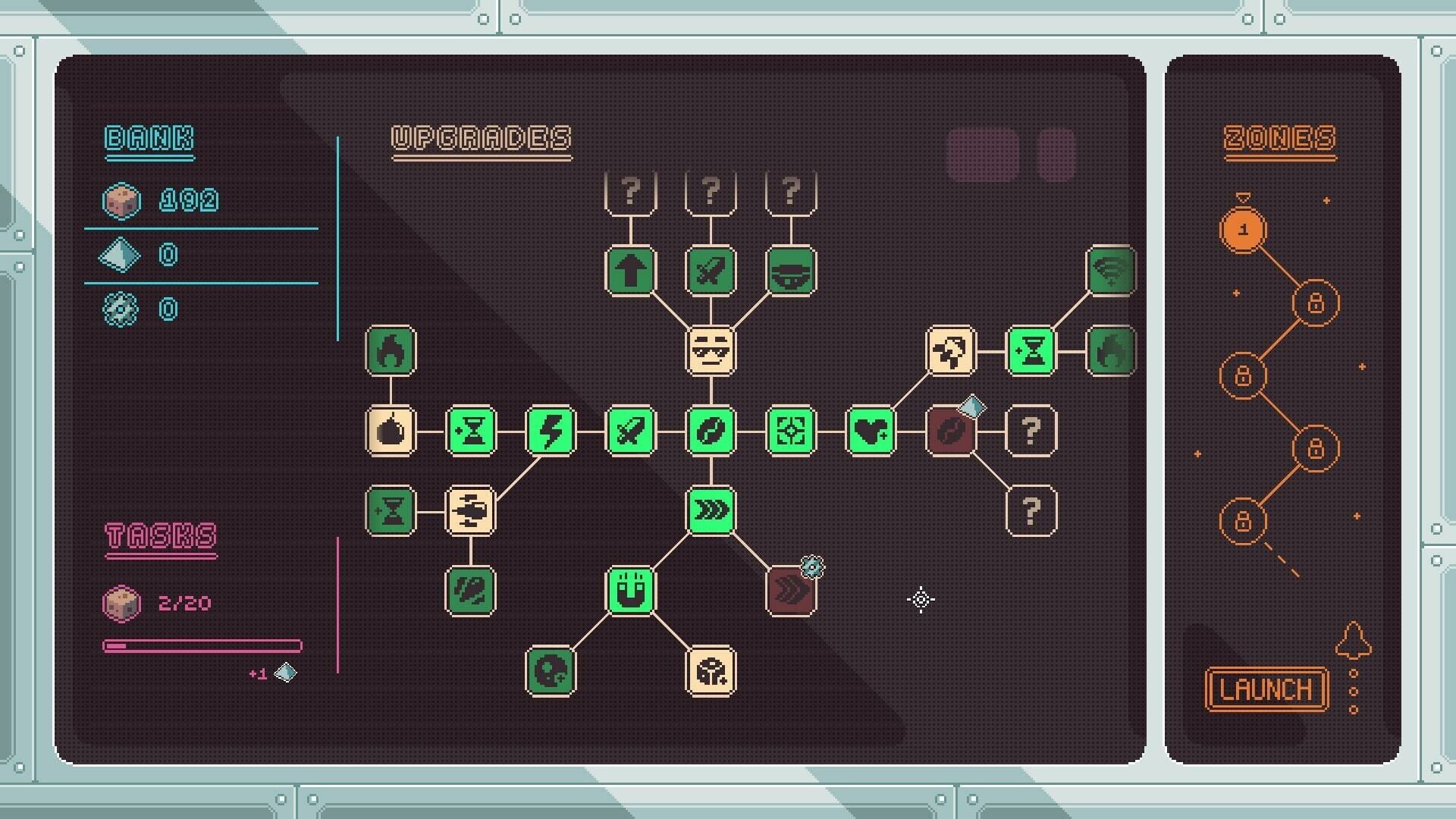Select the heart upgrade node

[x=871, y=432]
